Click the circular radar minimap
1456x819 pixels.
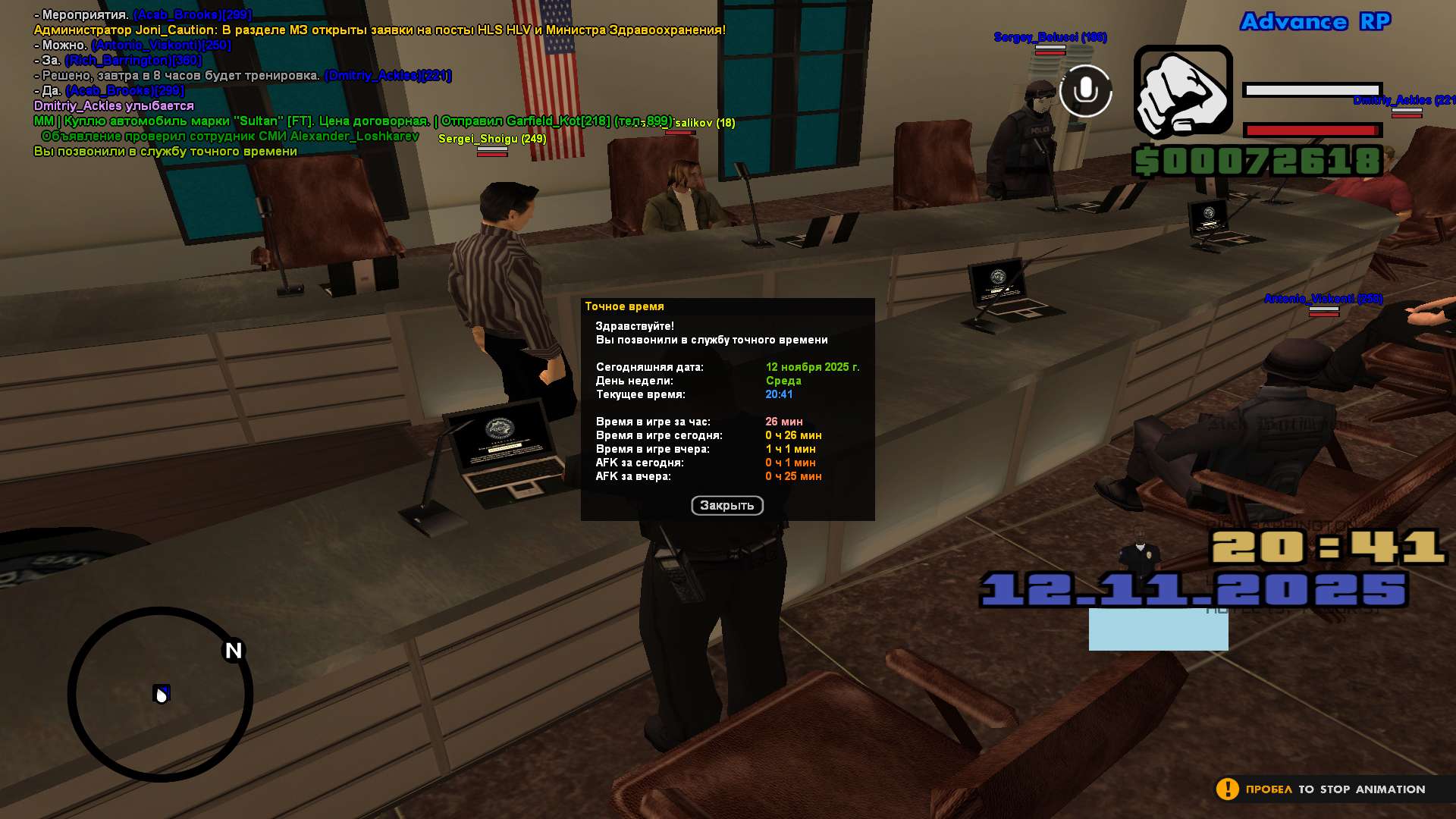[160, 694]
